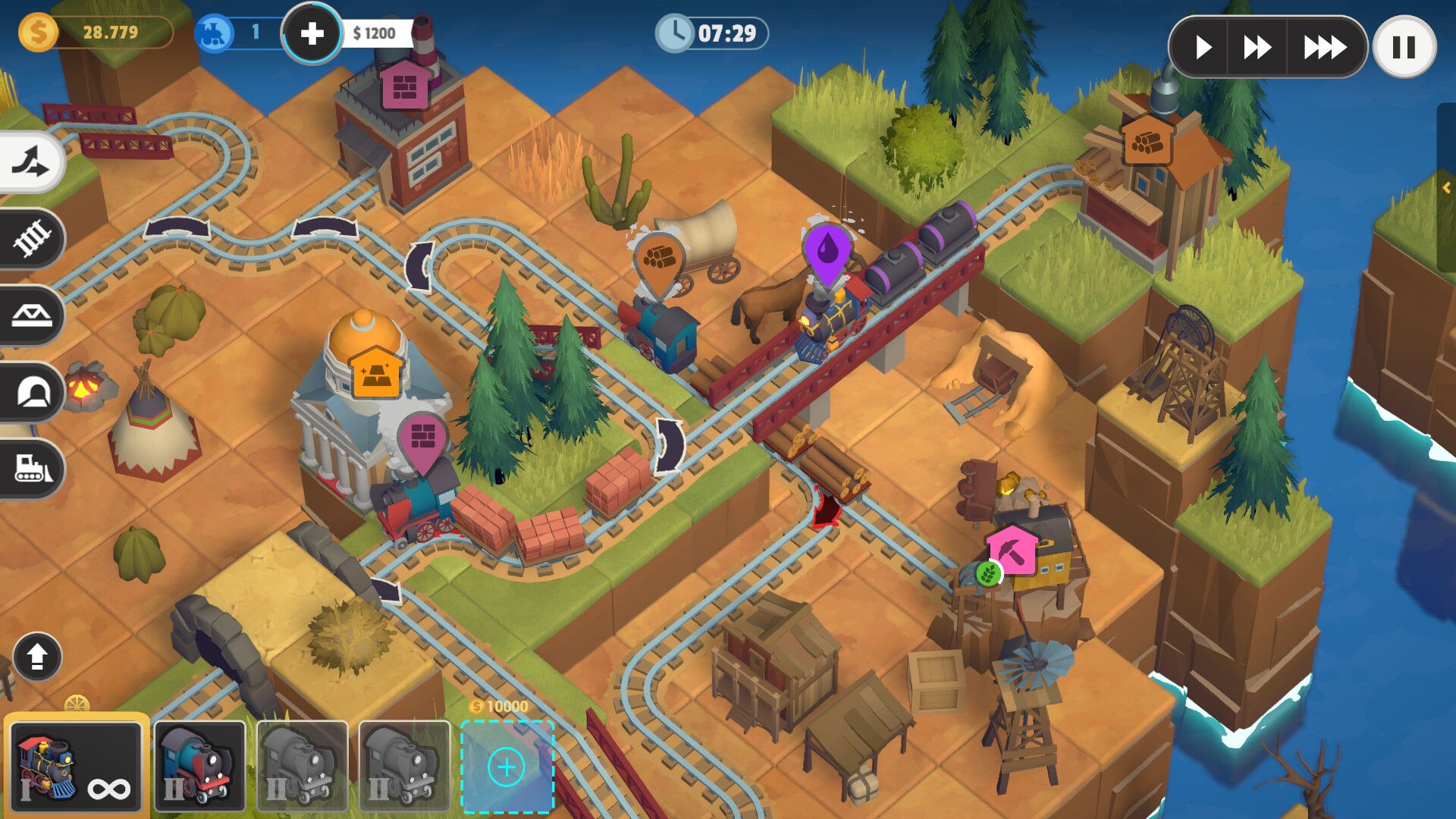The width and height of the screenshot is (1456, 819).
Task: Activate the bulldozer demolish tool
Action: coord(31,468)
